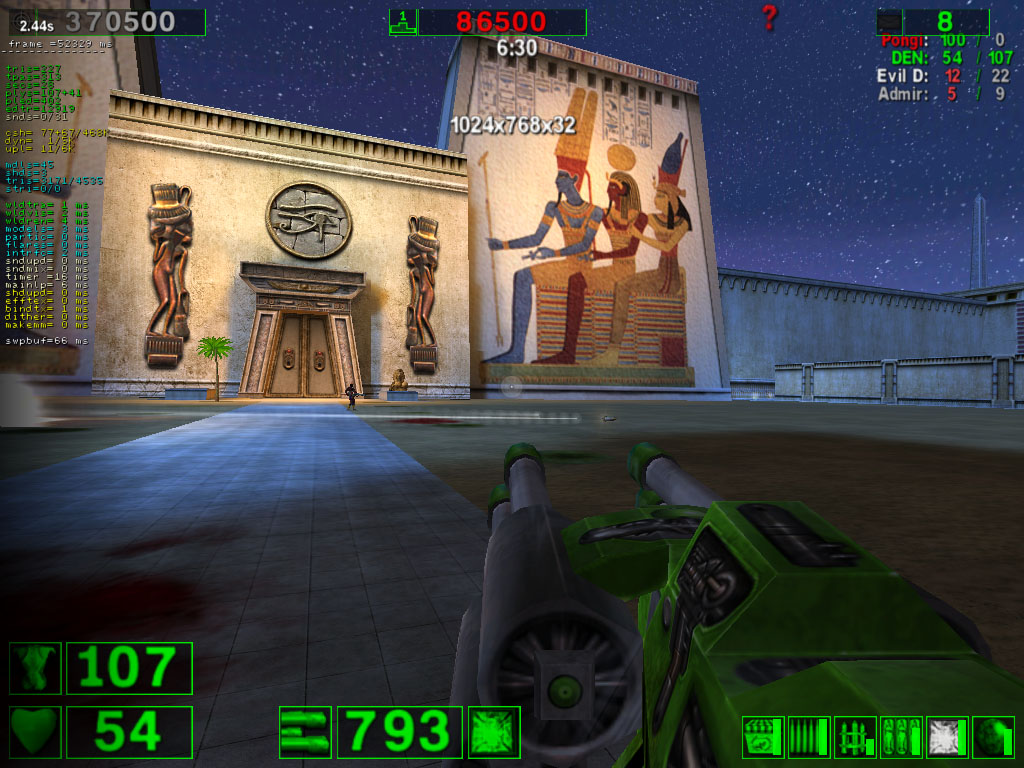The height and width of the screenshot is (768, 1024).
Task: Select the white electricity ammo icon in the ammo row
Action: pos(947,737)
